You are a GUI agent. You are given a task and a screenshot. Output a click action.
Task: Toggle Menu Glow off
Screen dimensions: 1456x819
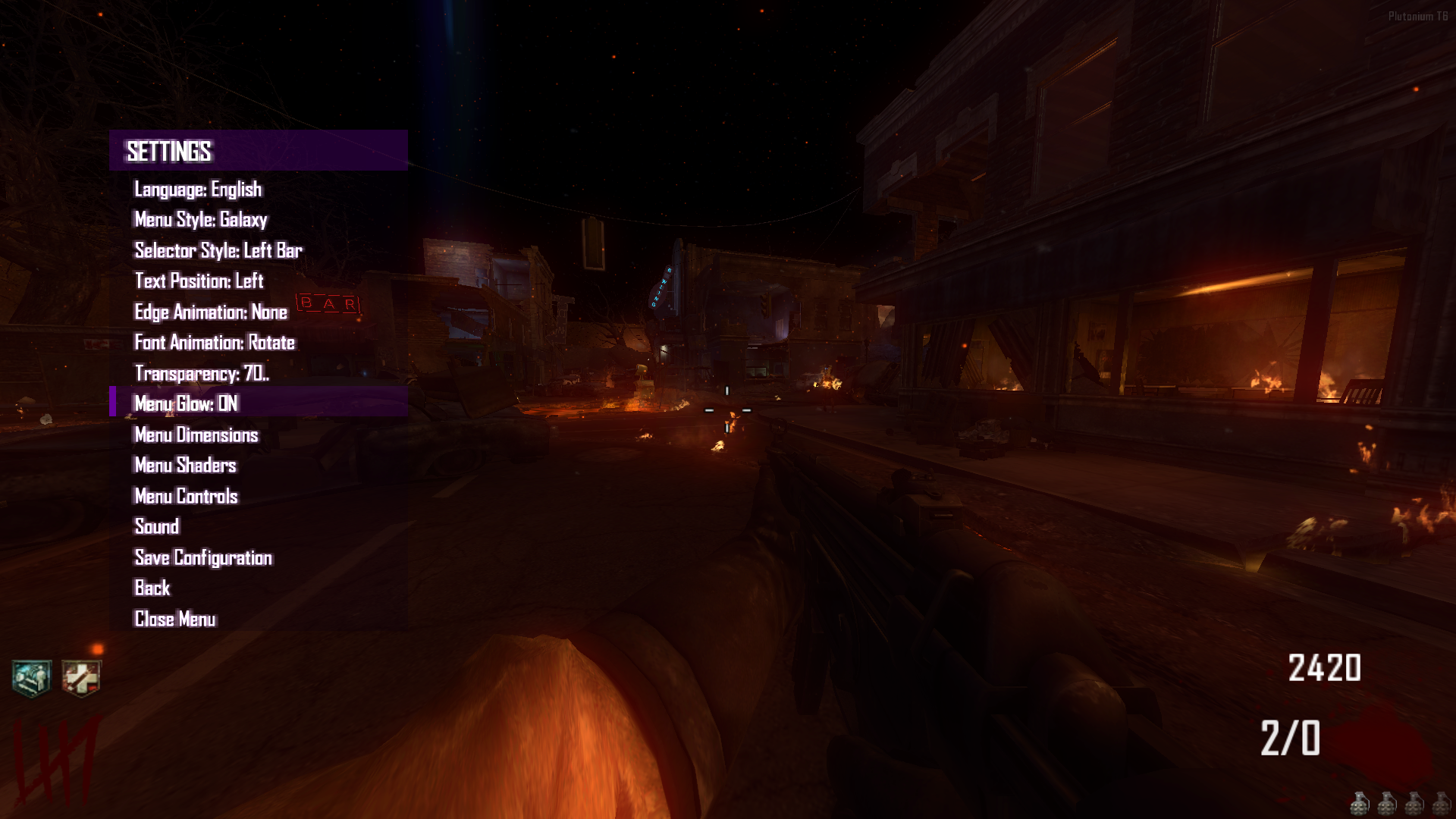186,404
